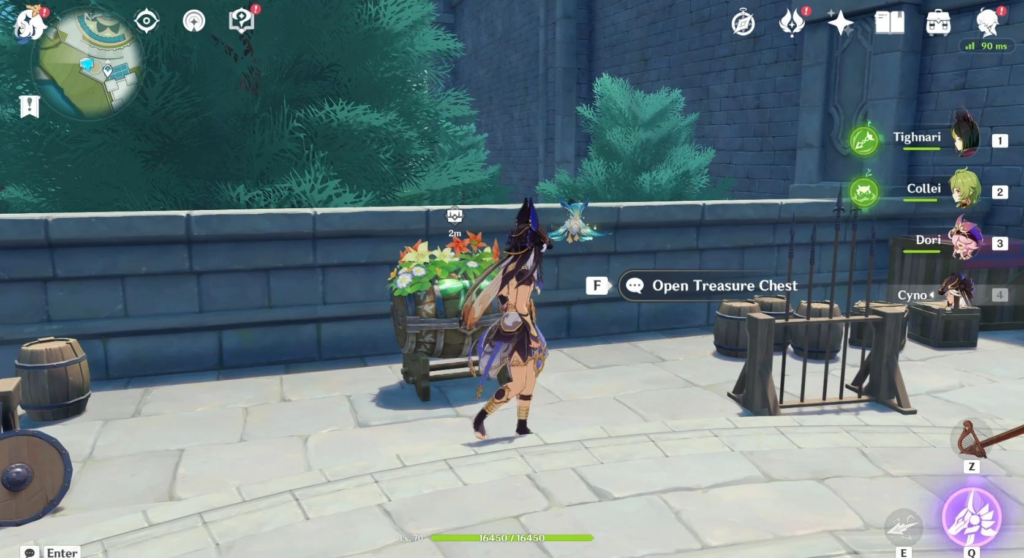Use the Elemental Skill icon
This screenshot has height=558, width=1024.
pos(904,527)
